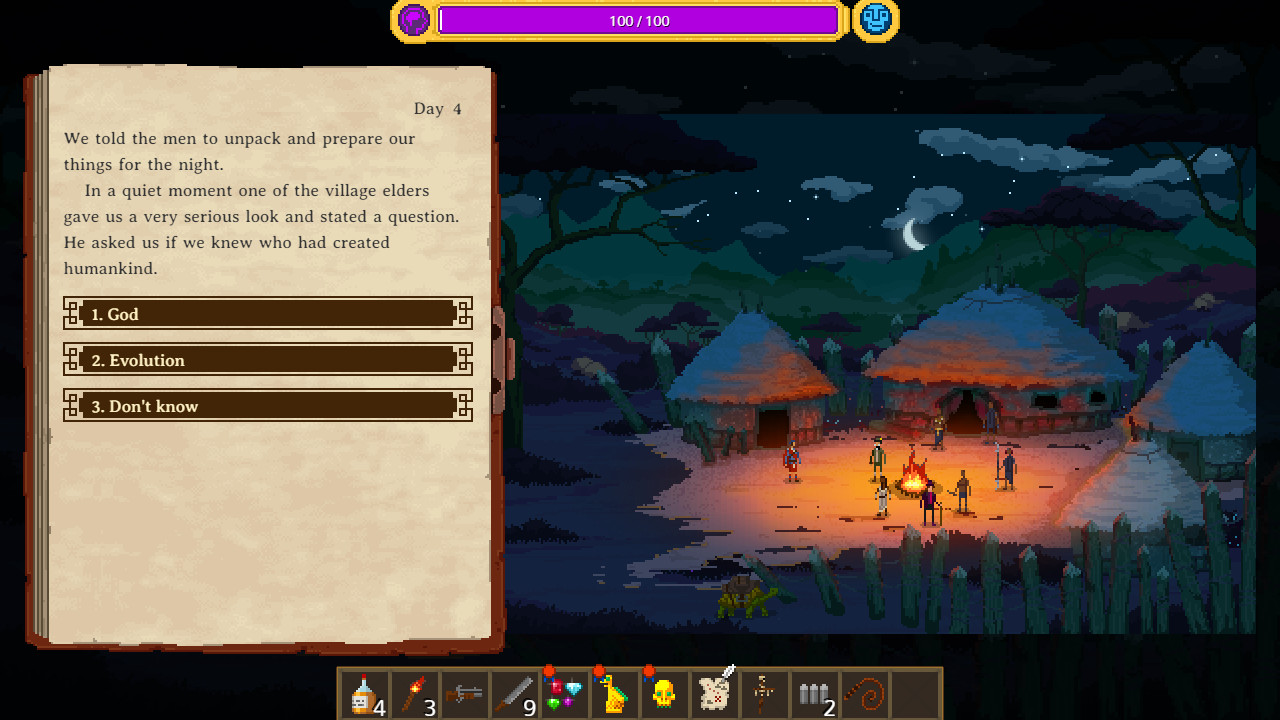Click the purple mask icon near the sanity bar
1280x720 pixels.
click(x=413, y=19)
